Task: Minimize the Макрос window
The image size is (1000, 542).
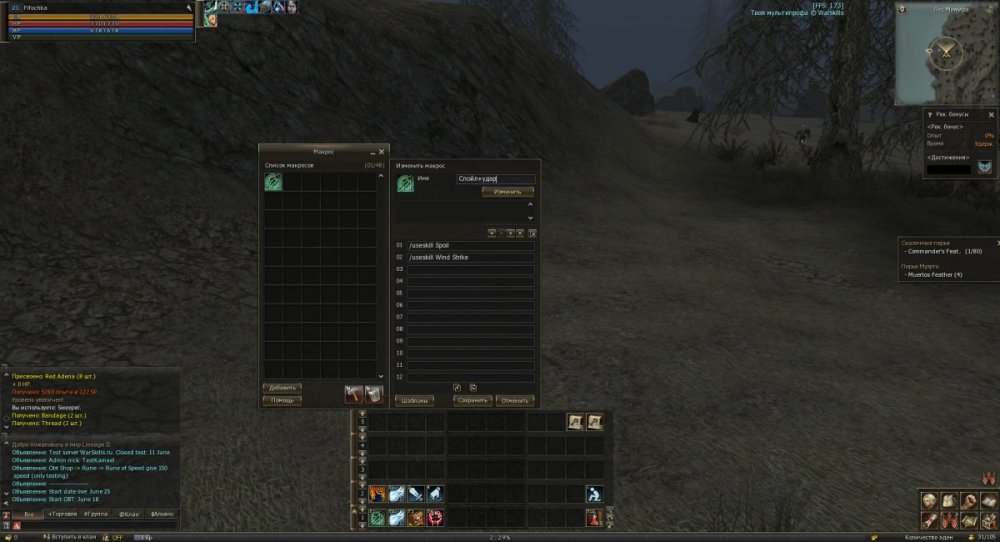Action: click(x=370, y=152)
